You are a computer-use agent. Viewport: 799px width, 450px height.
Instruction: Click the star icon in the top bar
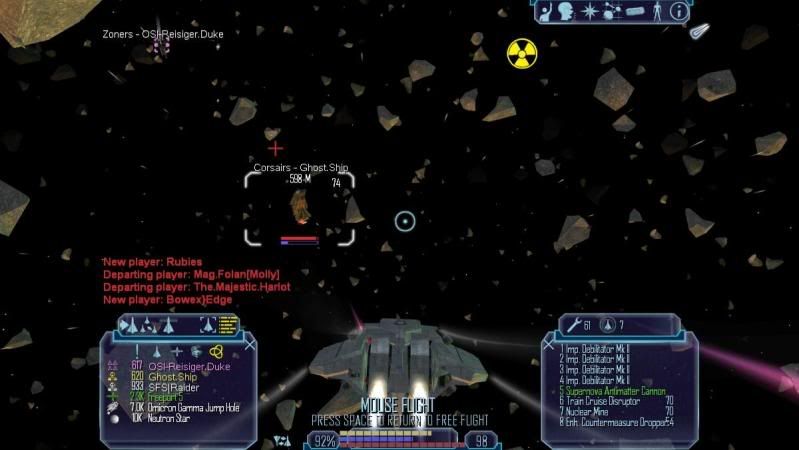click(x=590, y=12)
